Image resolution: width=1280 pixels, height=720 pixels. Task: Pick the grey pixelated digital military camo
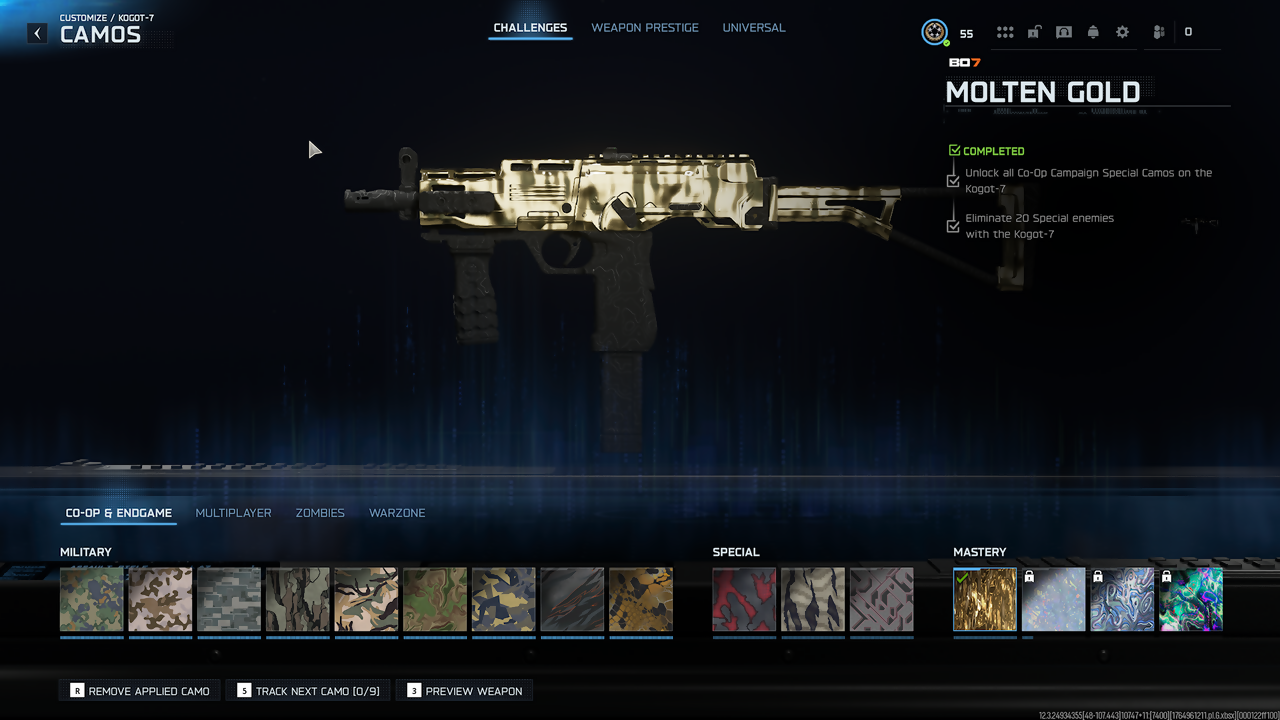pos(229,600)
